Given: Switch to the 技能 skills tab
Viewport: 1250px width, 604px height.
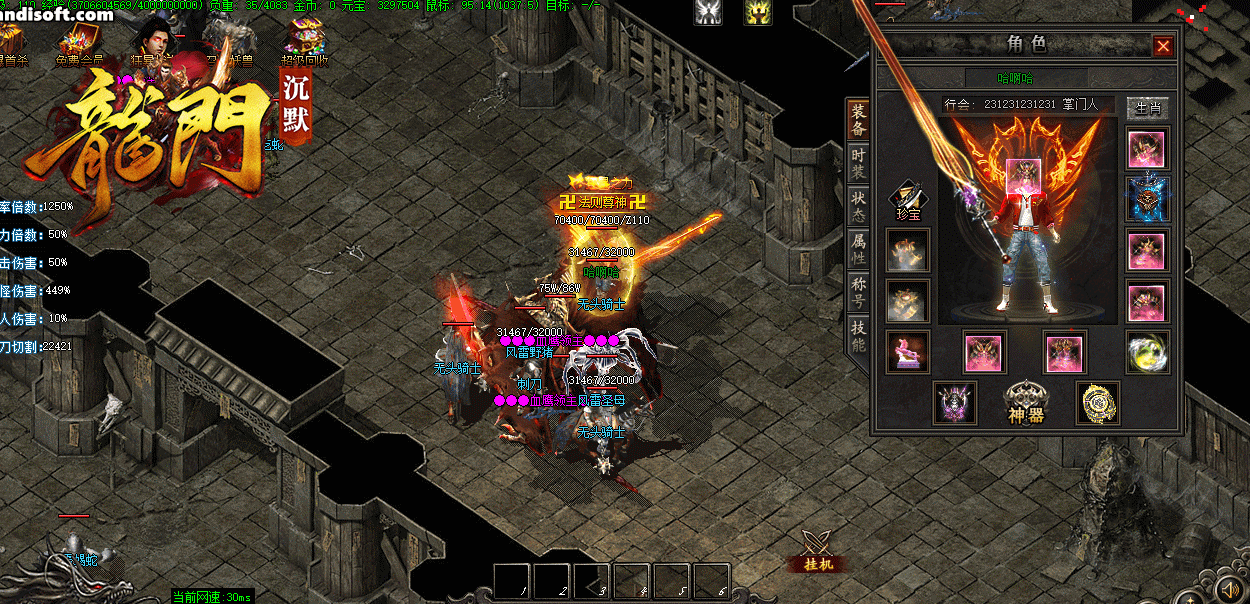Looking at the screenshot, I should coord(858,336).
